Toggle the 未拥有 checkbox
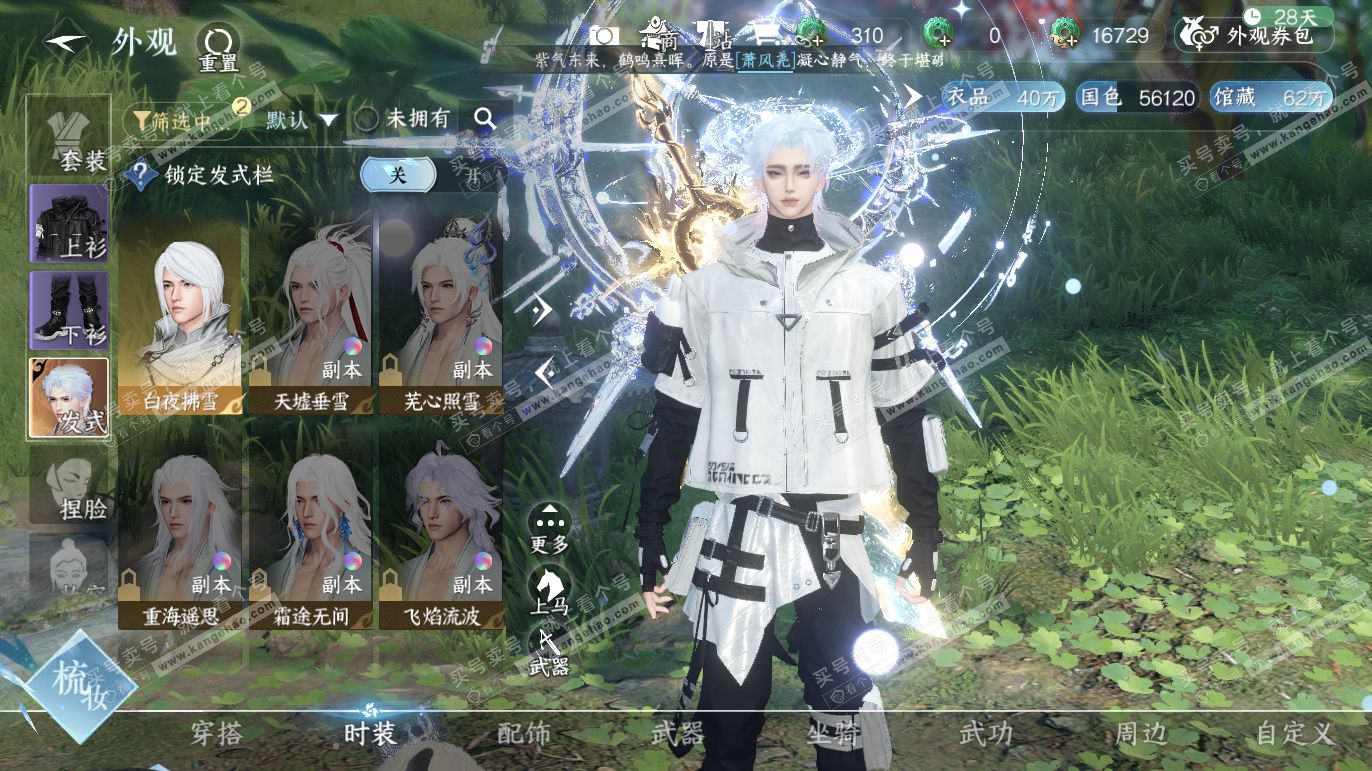 point(367,120)
